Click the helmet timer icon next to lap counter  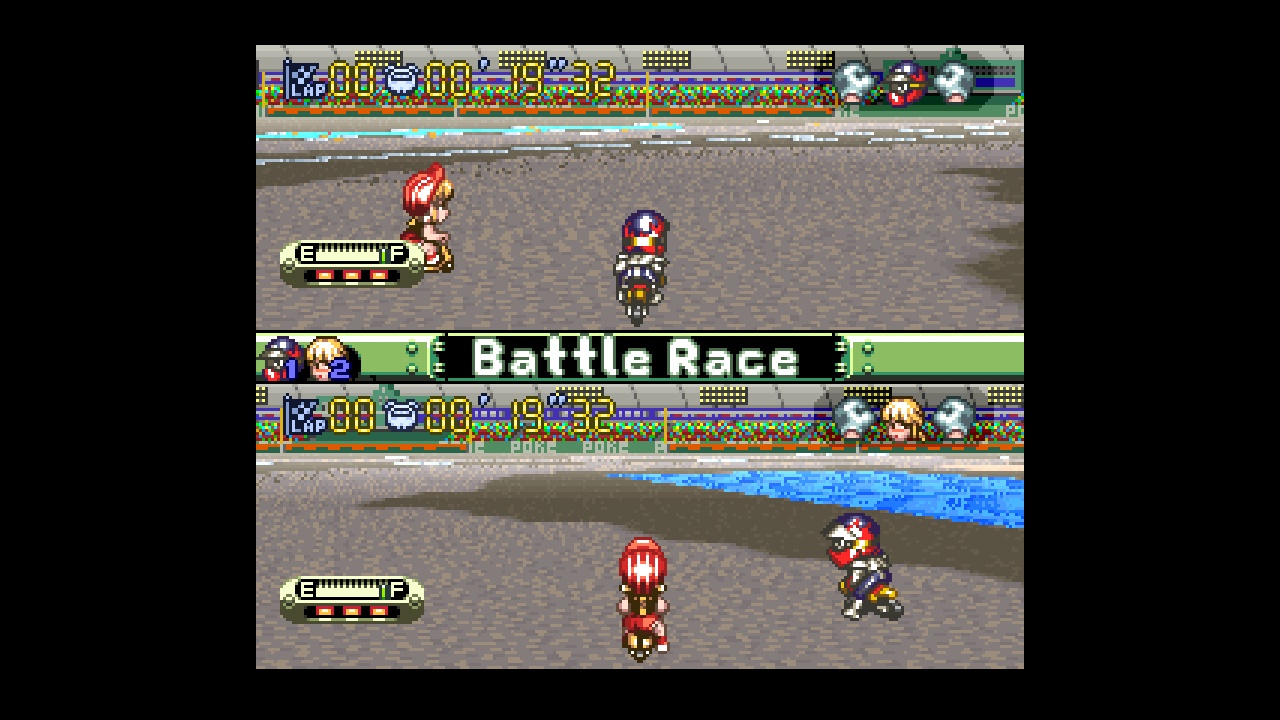403,80
